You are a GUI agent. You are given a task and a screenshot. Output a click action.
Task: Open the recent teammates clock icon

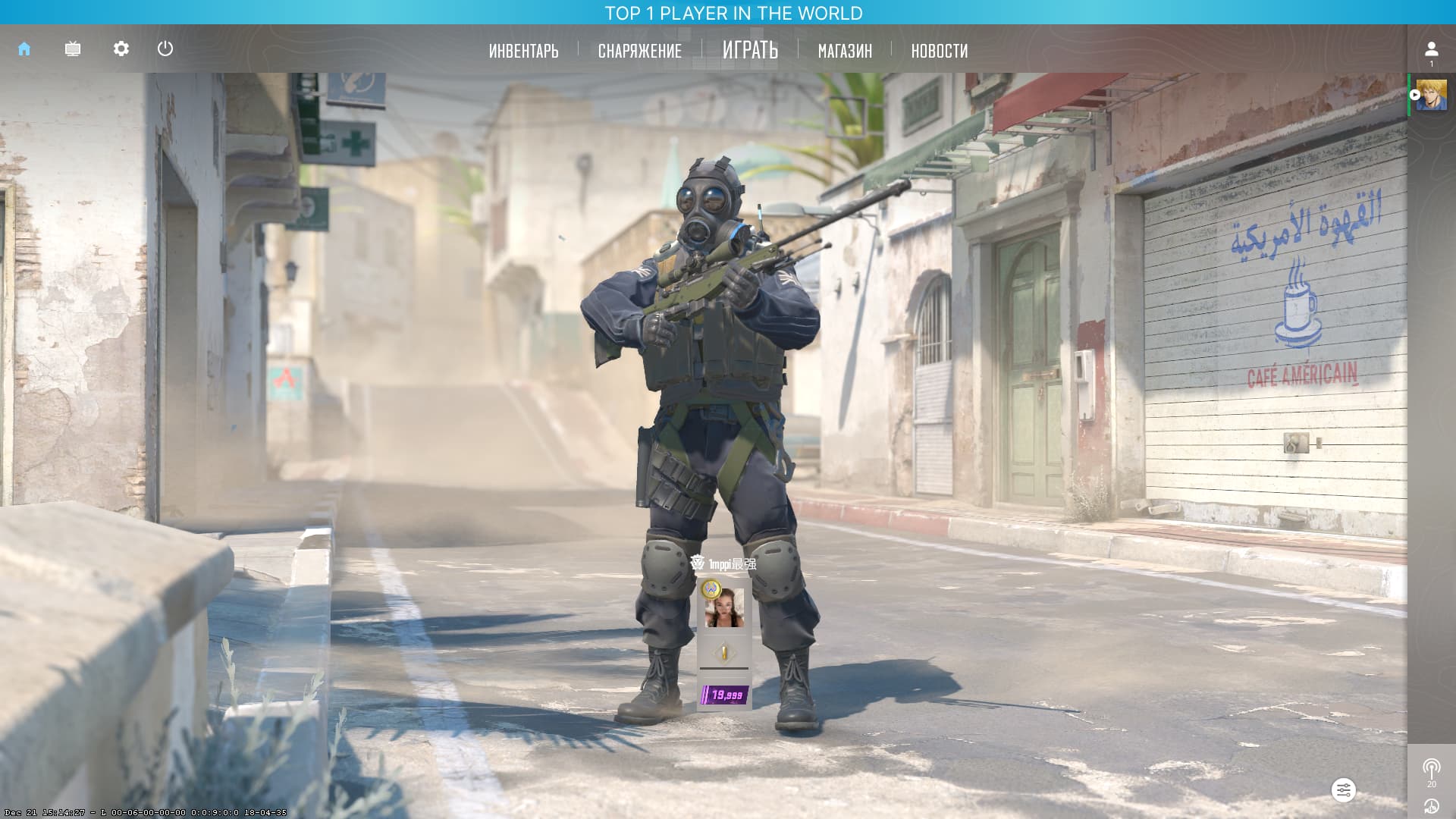pyautogui.click(x=1431, y=806)
